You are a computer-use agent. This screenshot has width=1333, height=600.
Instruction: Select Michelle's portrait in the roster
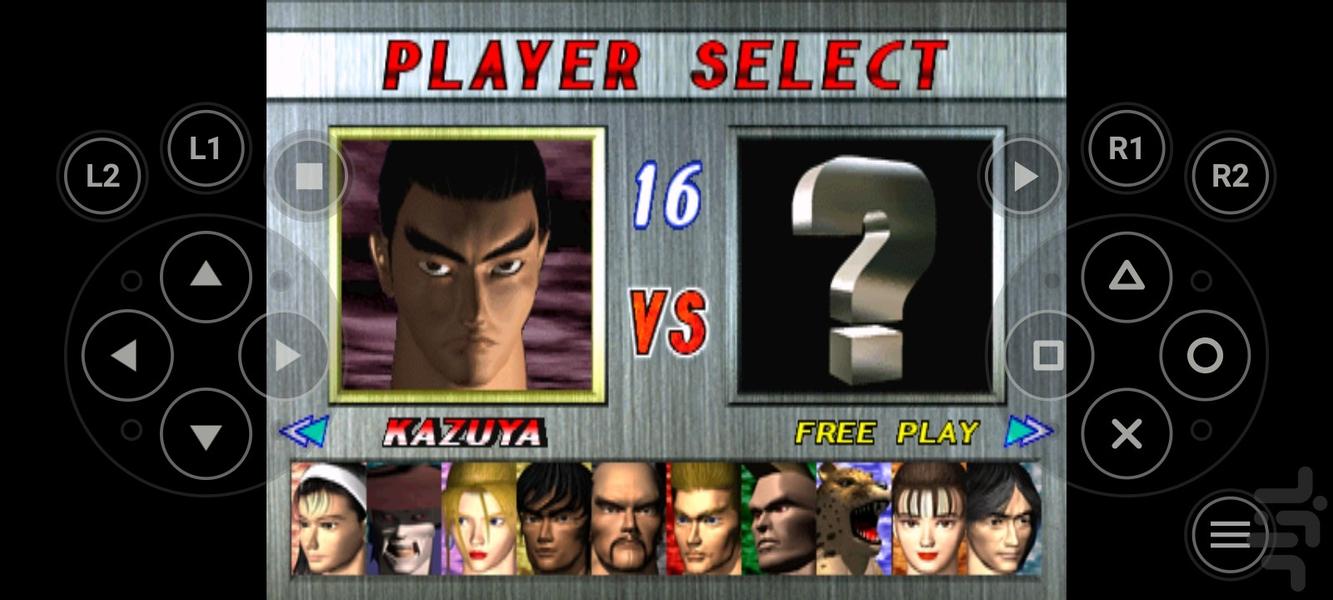point(928,519)
